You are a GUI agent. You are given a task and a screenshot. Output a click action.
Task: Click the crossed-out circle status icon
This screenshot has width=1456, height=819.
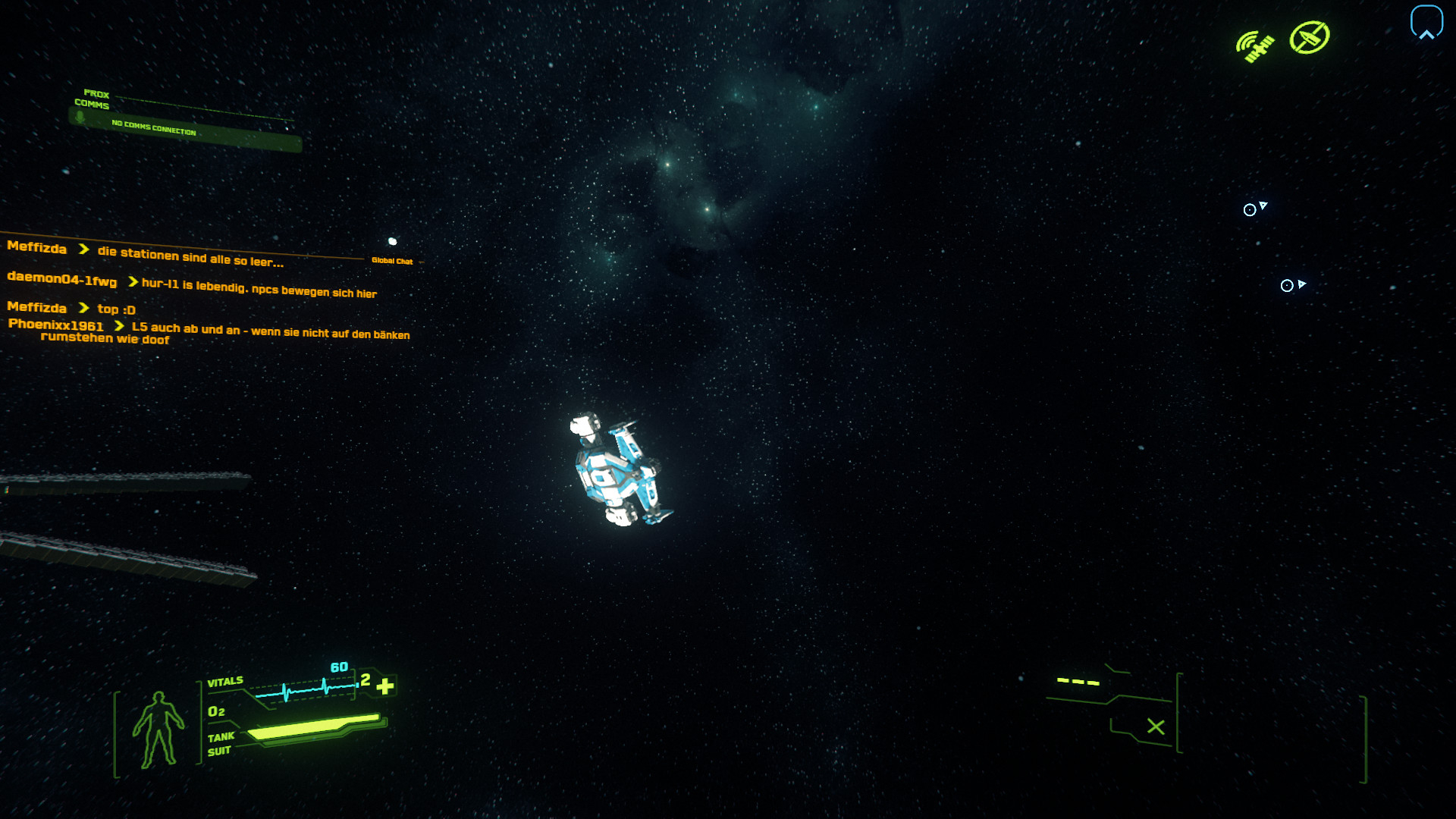pos(1310,37)
